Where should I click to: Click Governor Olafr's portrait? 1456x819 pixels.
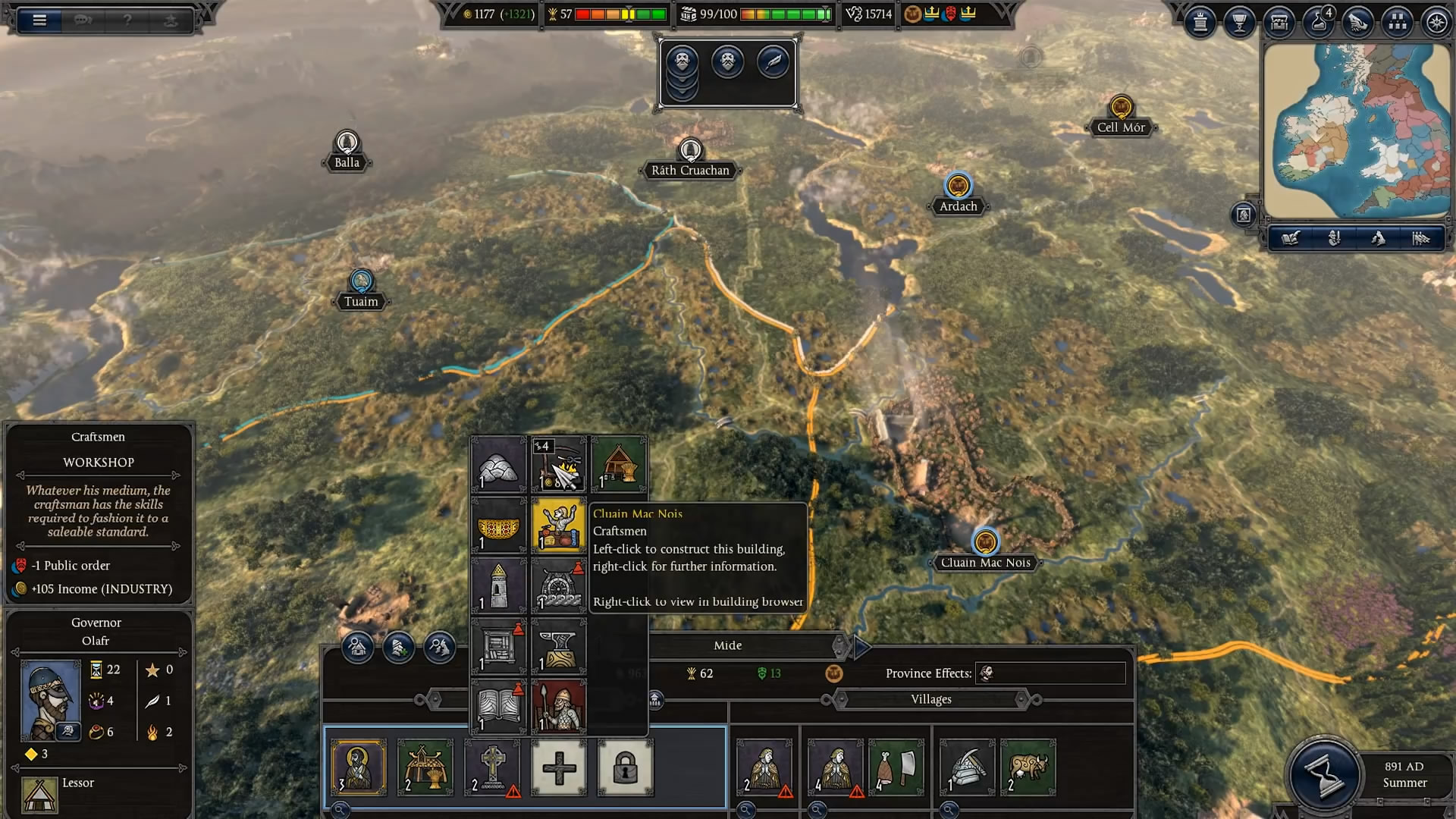(x=50, y=699)
